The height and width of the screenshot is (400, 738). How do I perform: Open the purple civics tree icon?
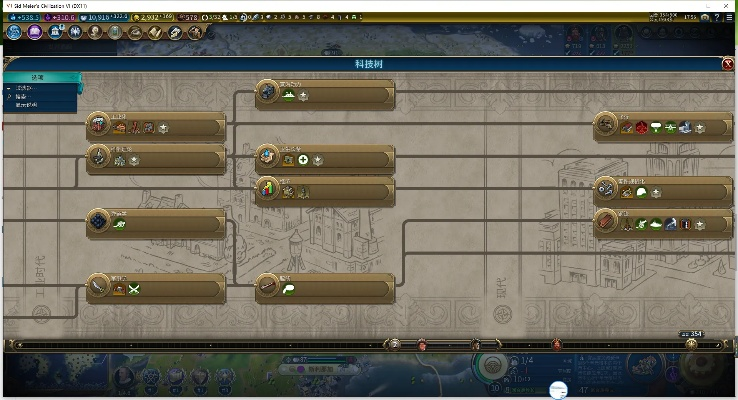(x=37, y=32)
